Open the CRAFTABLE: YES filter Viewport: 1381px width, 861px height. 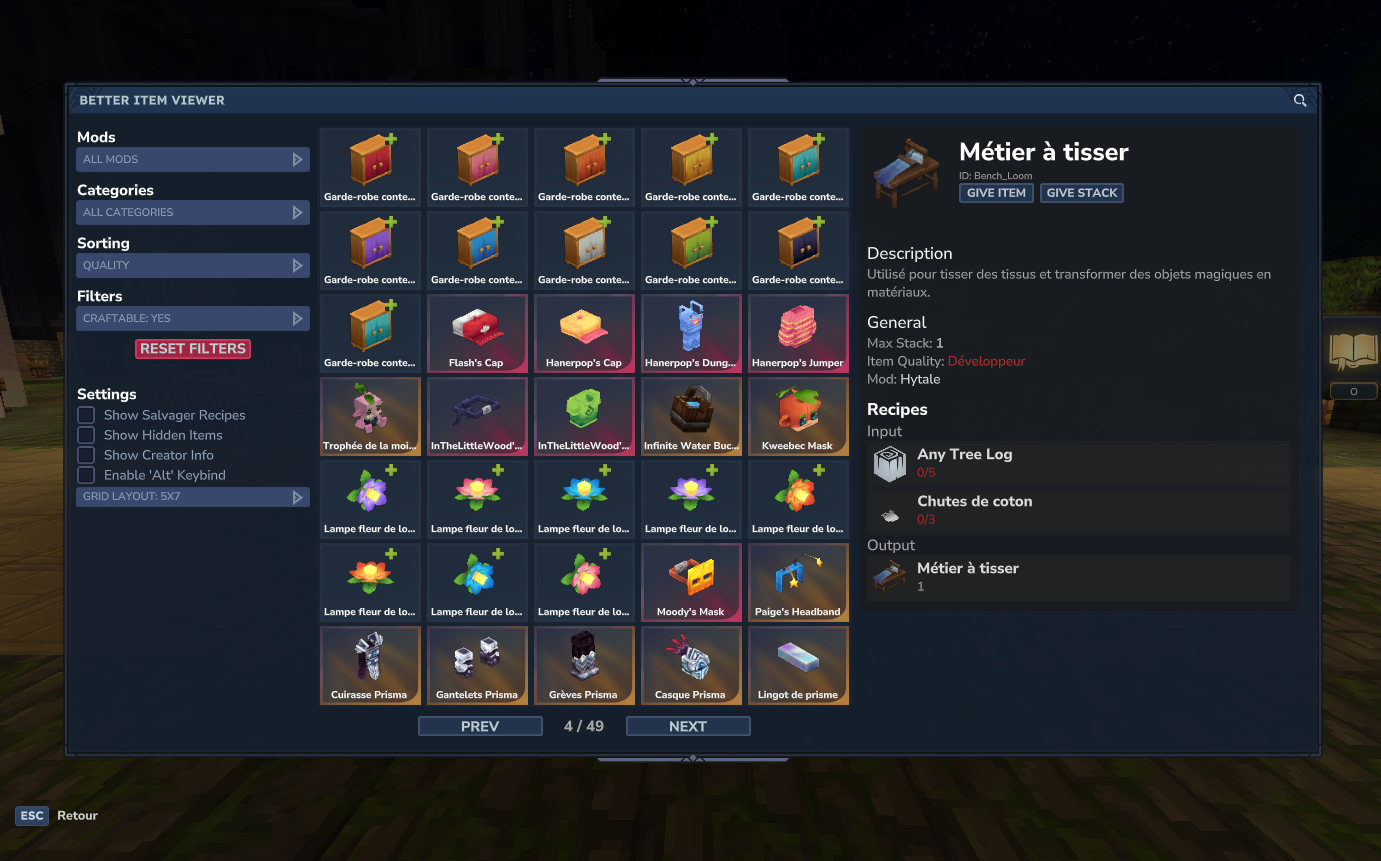coord(192,318)
